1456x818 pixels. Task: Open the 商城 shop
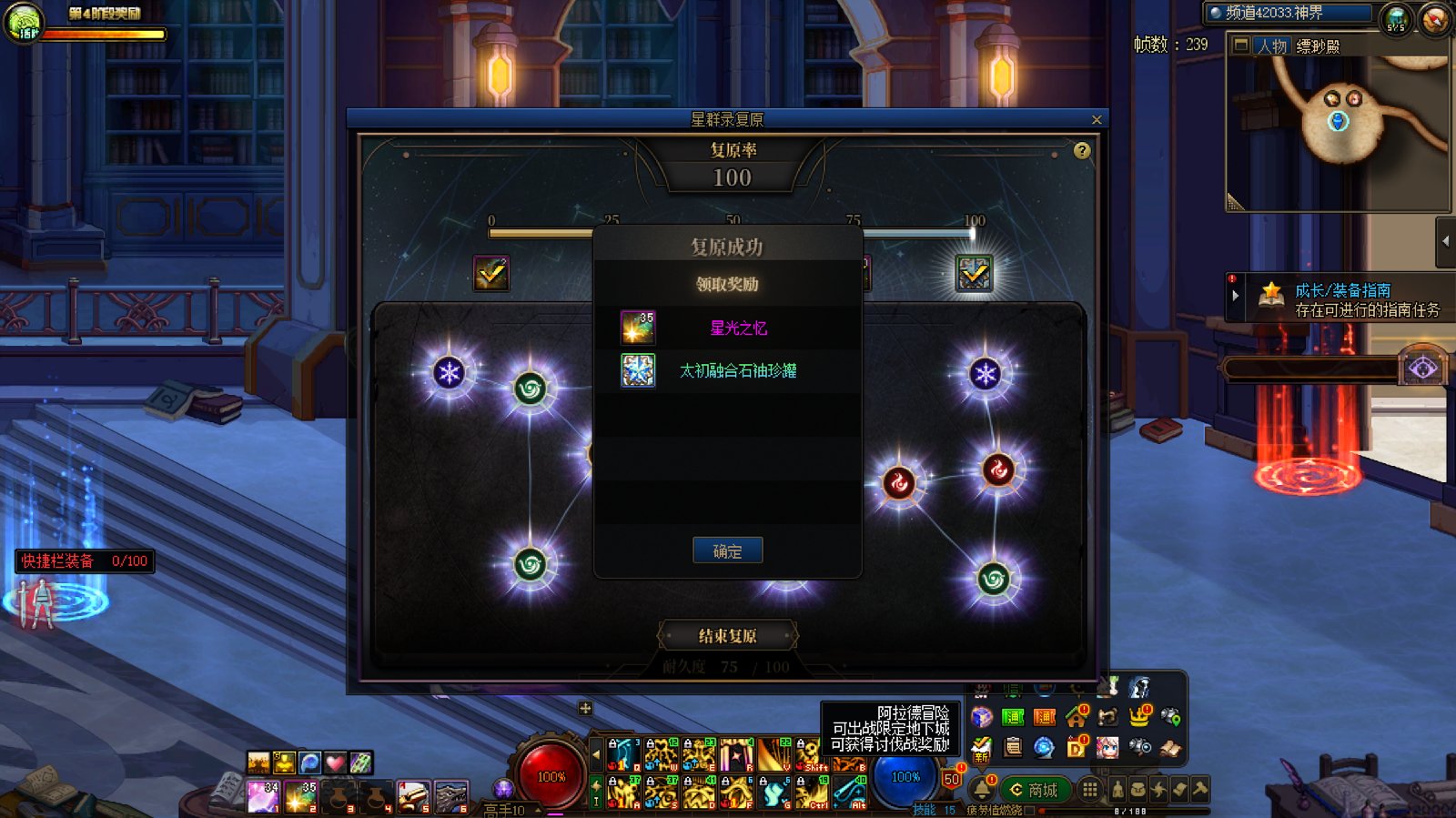coord(1034,790)
